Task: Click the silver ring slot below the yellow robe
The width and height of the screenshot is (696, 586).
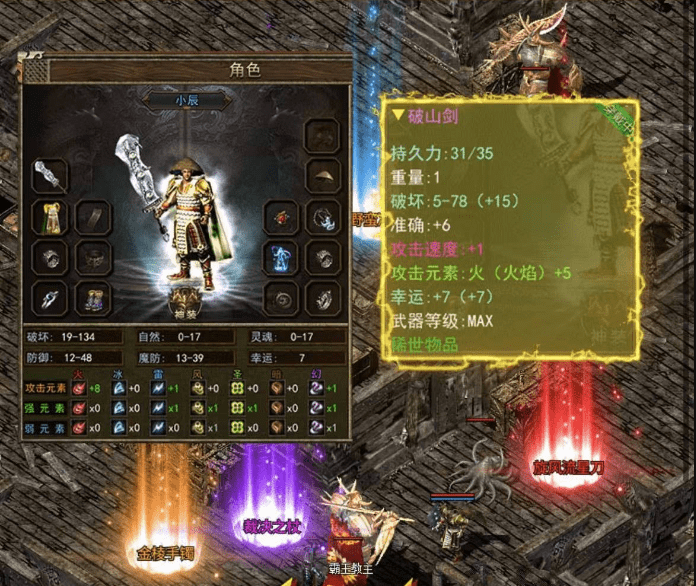Action: 49,257
